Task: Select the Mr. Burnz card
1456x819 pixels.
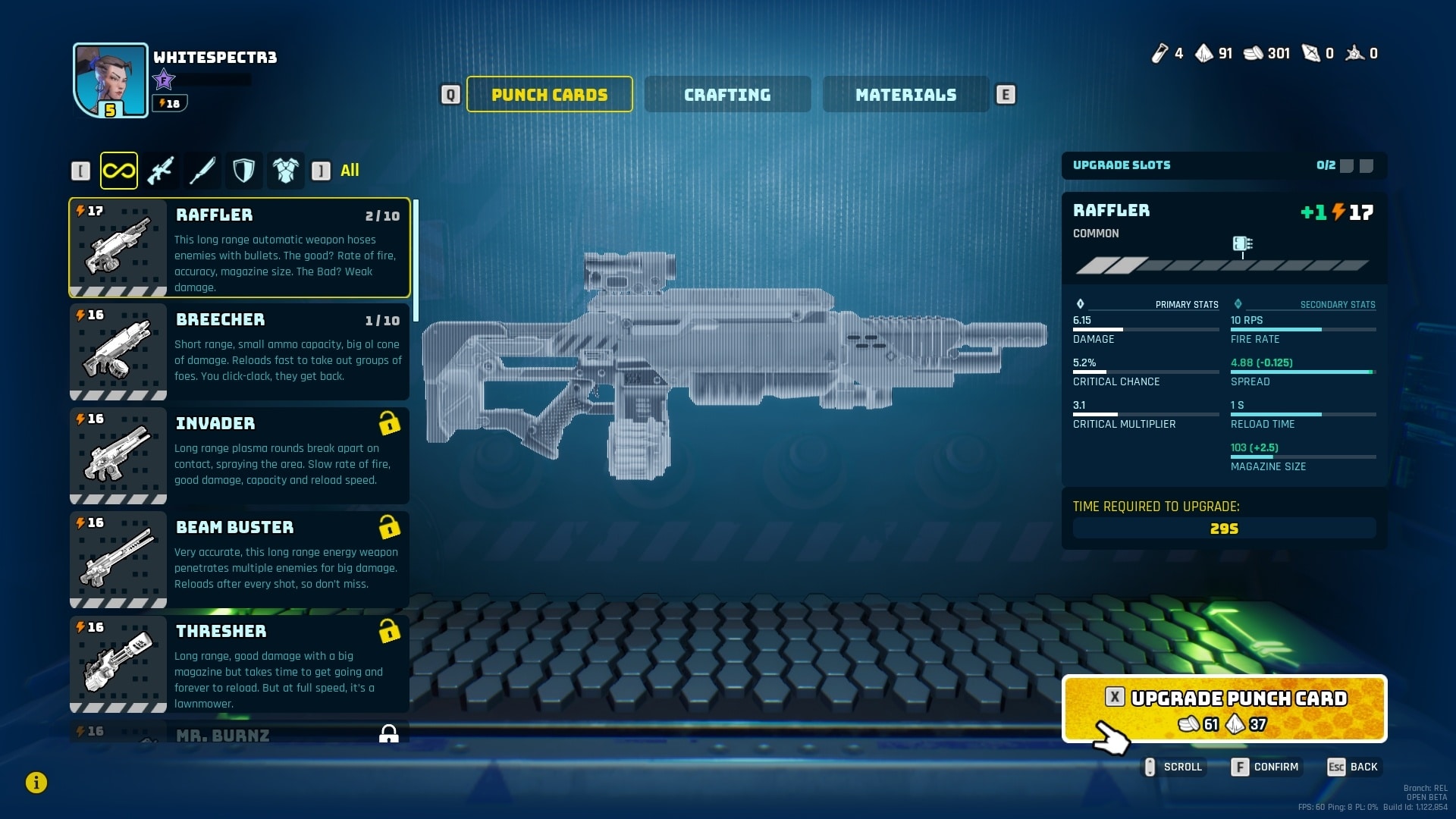Action: [240, 733]
